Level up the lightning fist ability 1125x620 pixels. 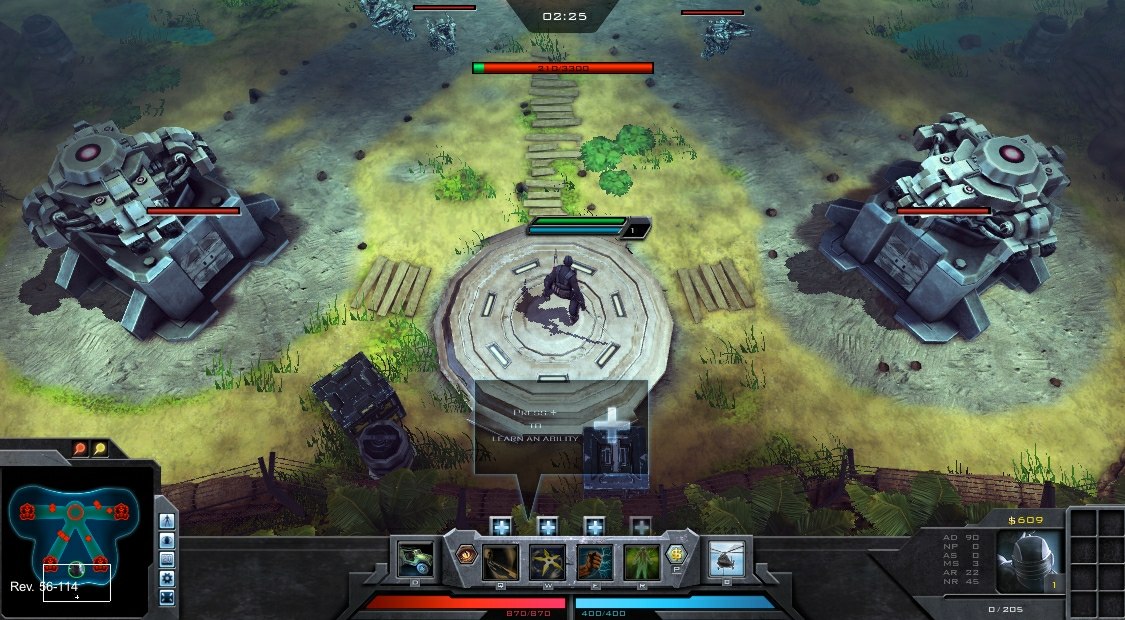(594, 526)
